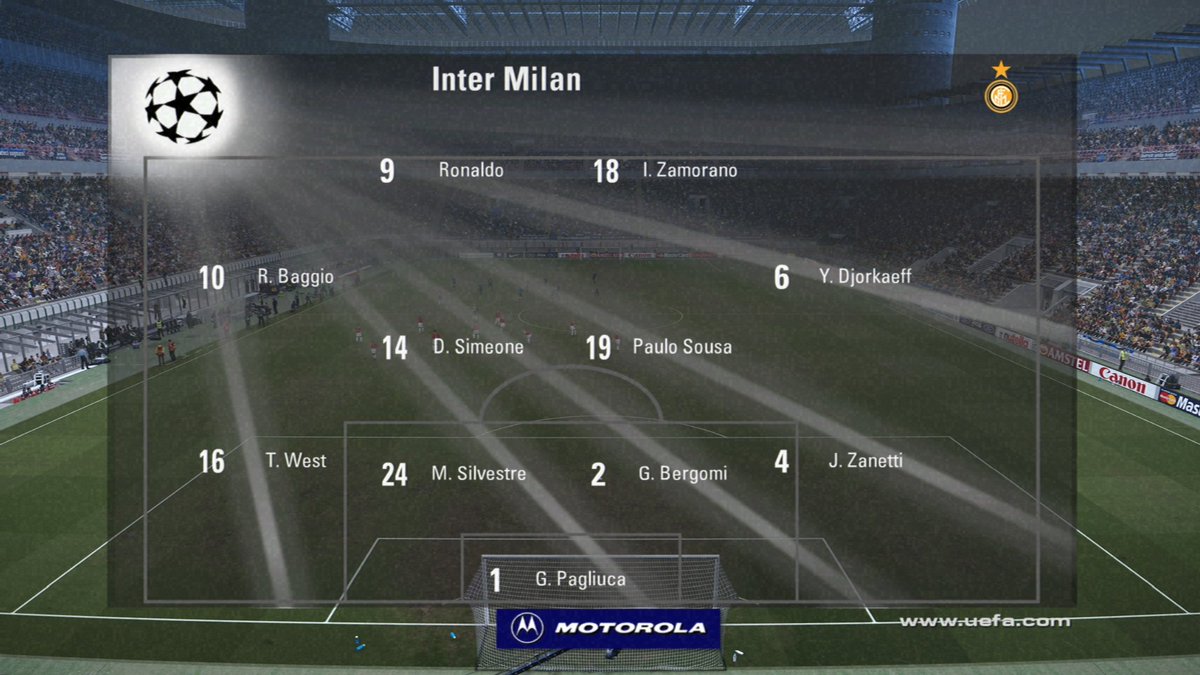Select G. Bergomi number 2
The image size is (1200, 675).
682,474
